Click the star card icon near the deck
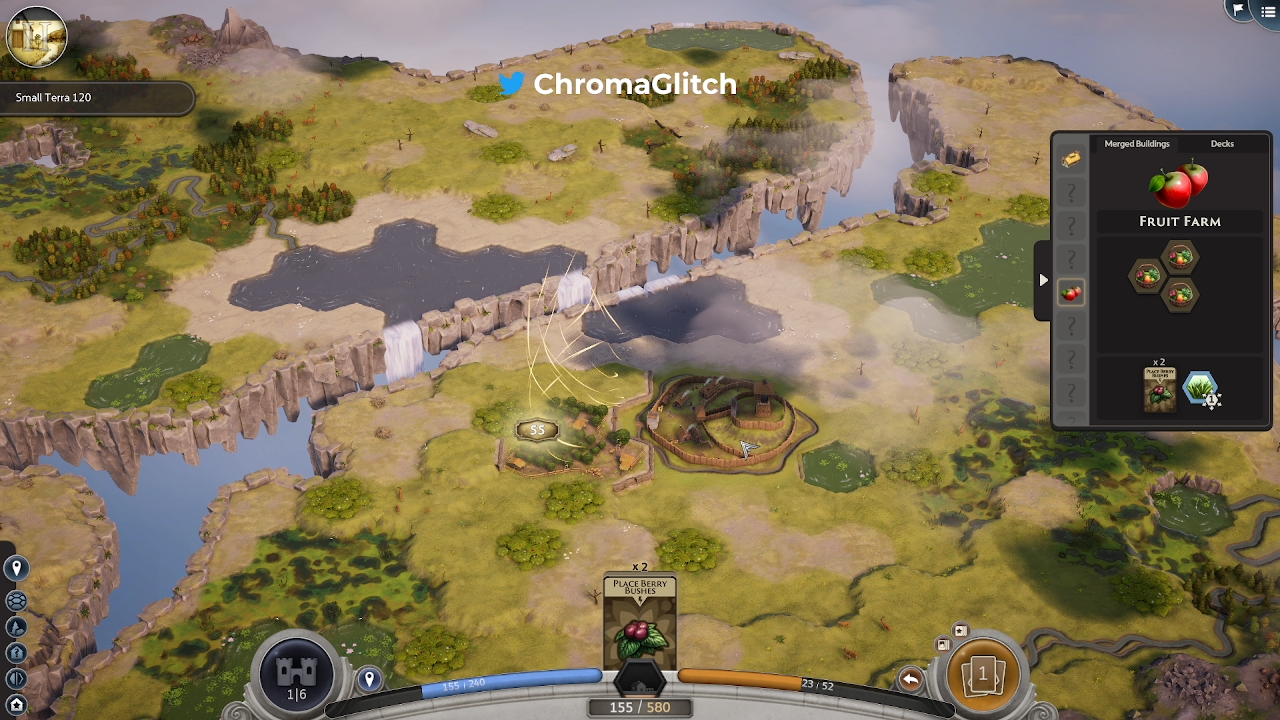Image resolution: width=1280 pixels, height=720 pixels. [959, 630]
